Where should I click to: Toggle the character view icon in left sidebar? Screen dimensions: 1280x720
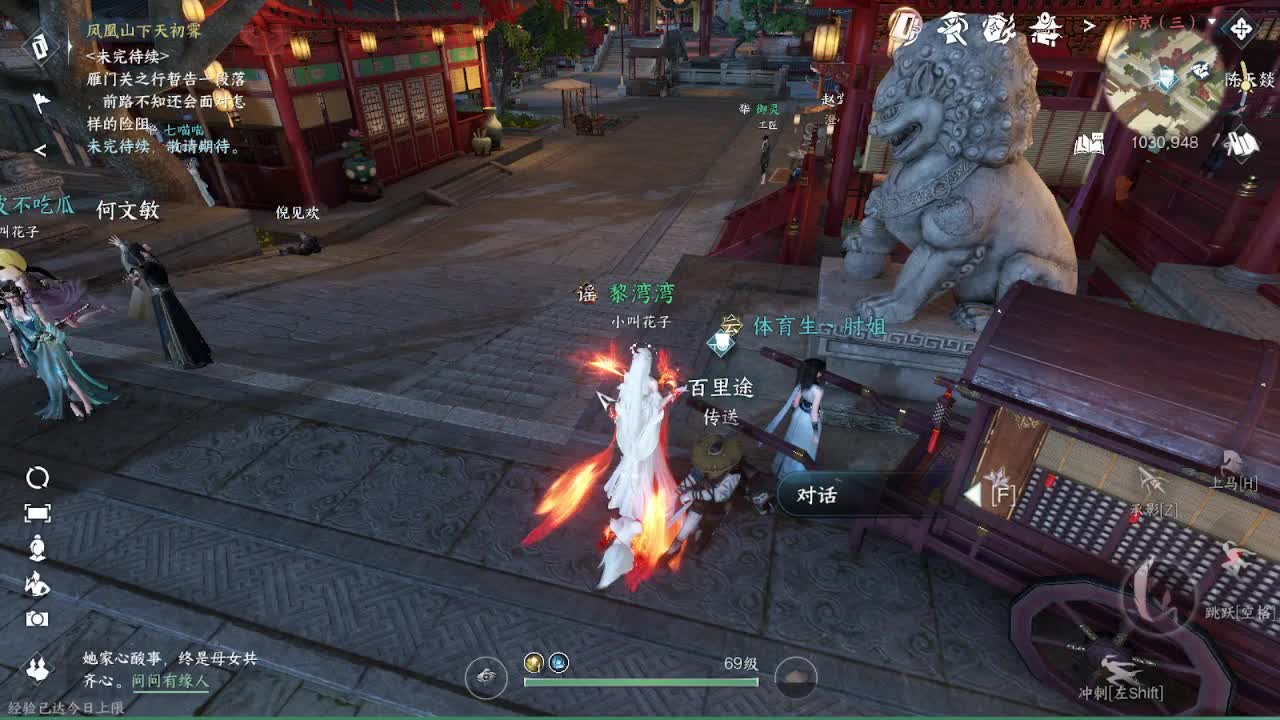[x=39, y=546]
